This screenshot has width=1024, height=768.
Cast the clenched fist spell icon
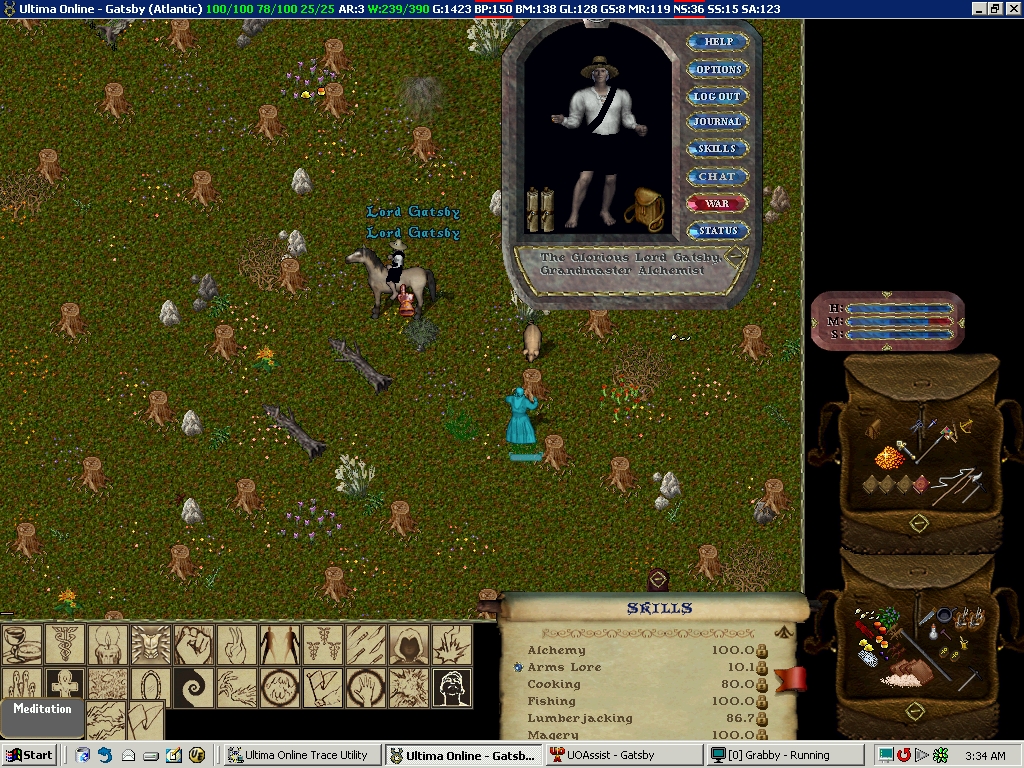point(195,645)
